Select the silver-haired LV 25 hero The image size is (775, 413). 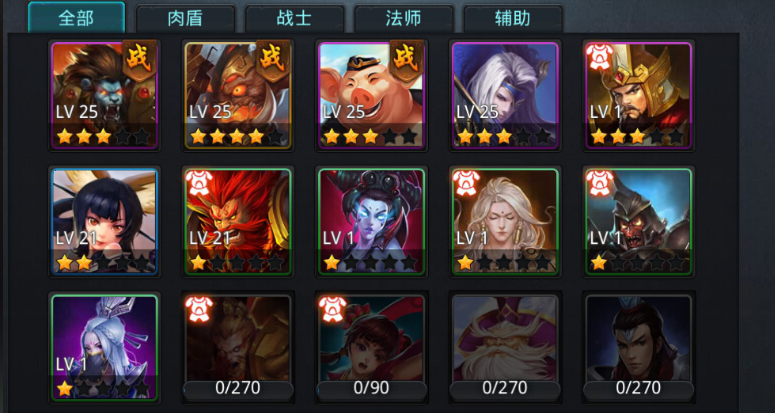point(504,93)
